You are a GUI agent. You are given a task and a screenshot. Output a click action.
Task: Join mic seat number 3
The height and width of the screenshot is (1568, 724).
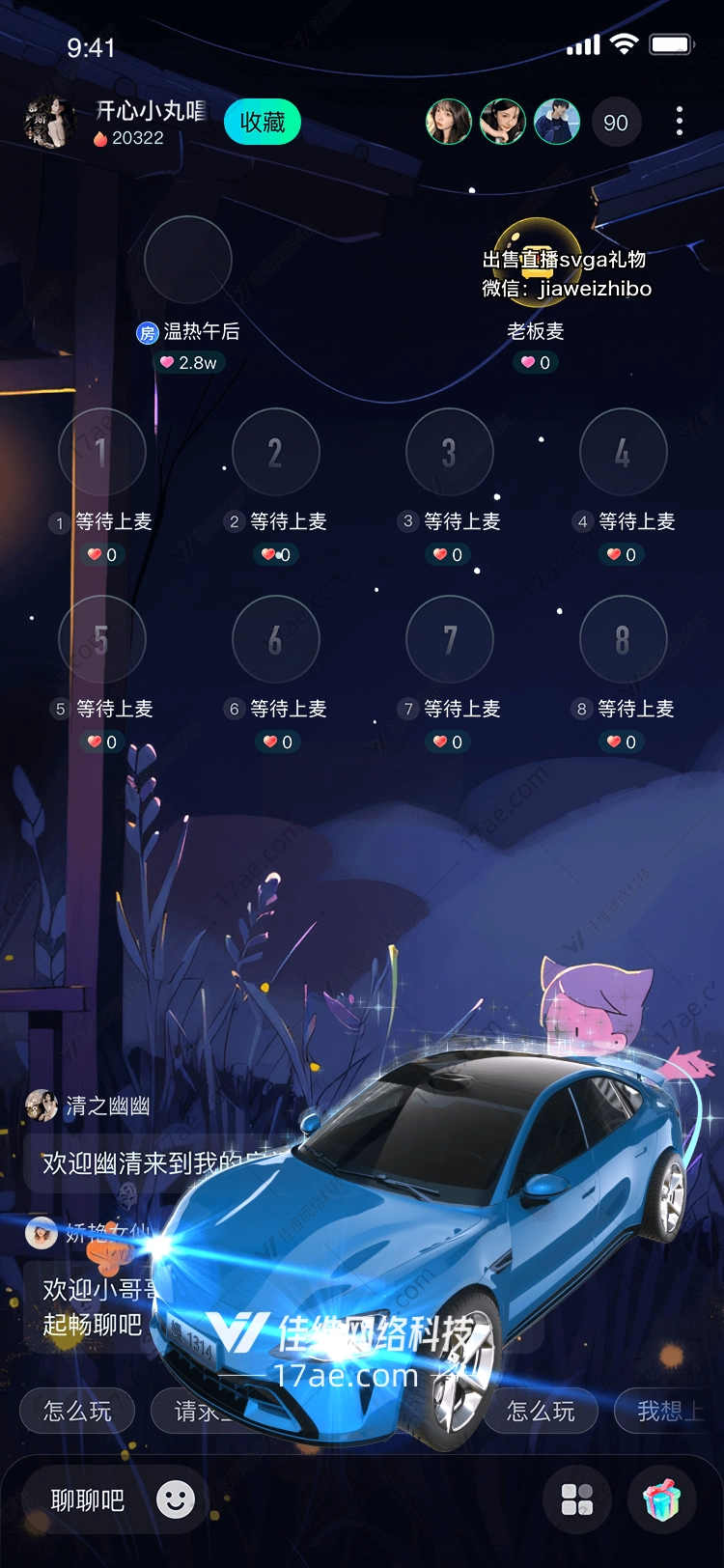(450, 452)
